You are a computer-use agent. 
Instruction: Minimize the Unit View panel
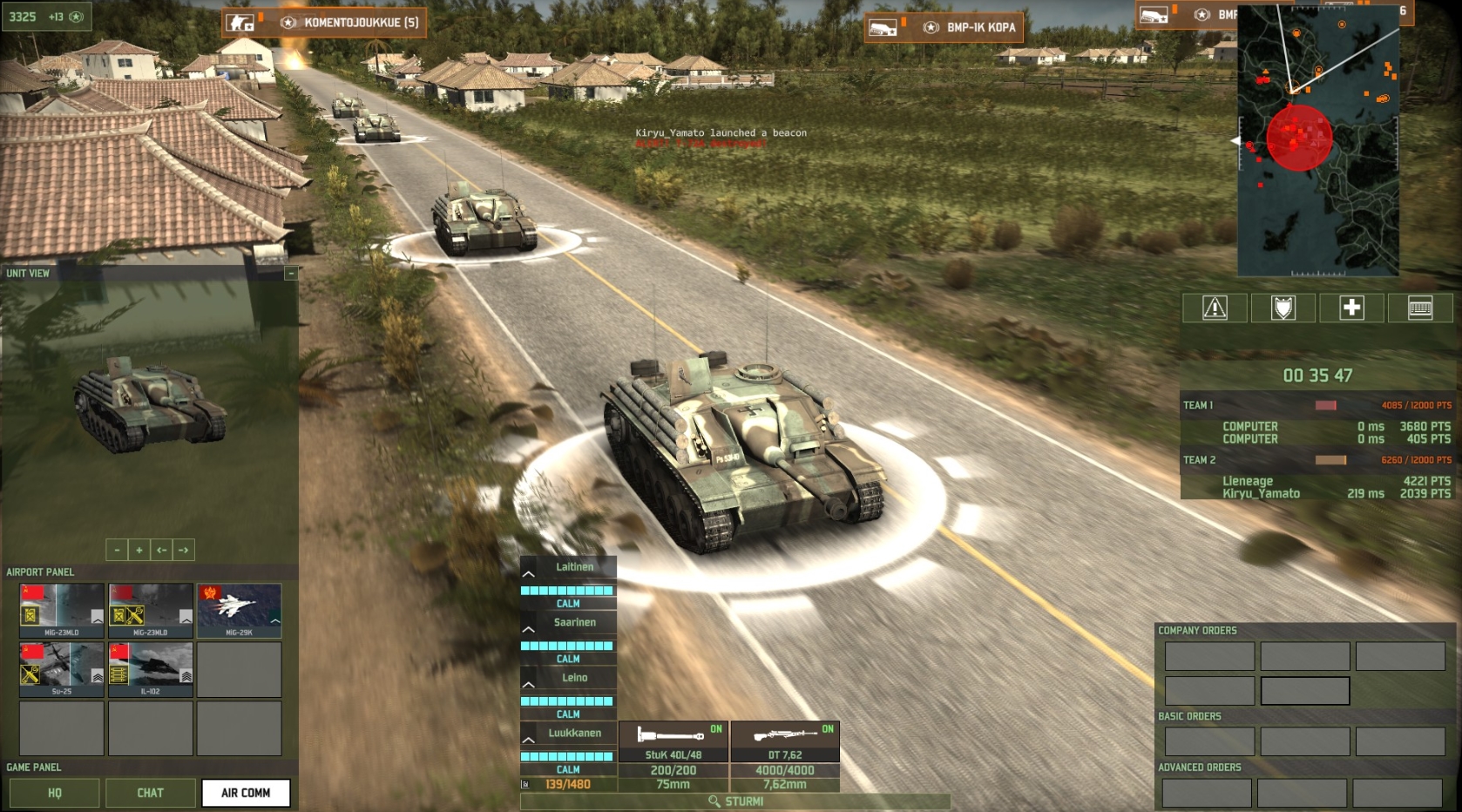click(x=290, y=274)
